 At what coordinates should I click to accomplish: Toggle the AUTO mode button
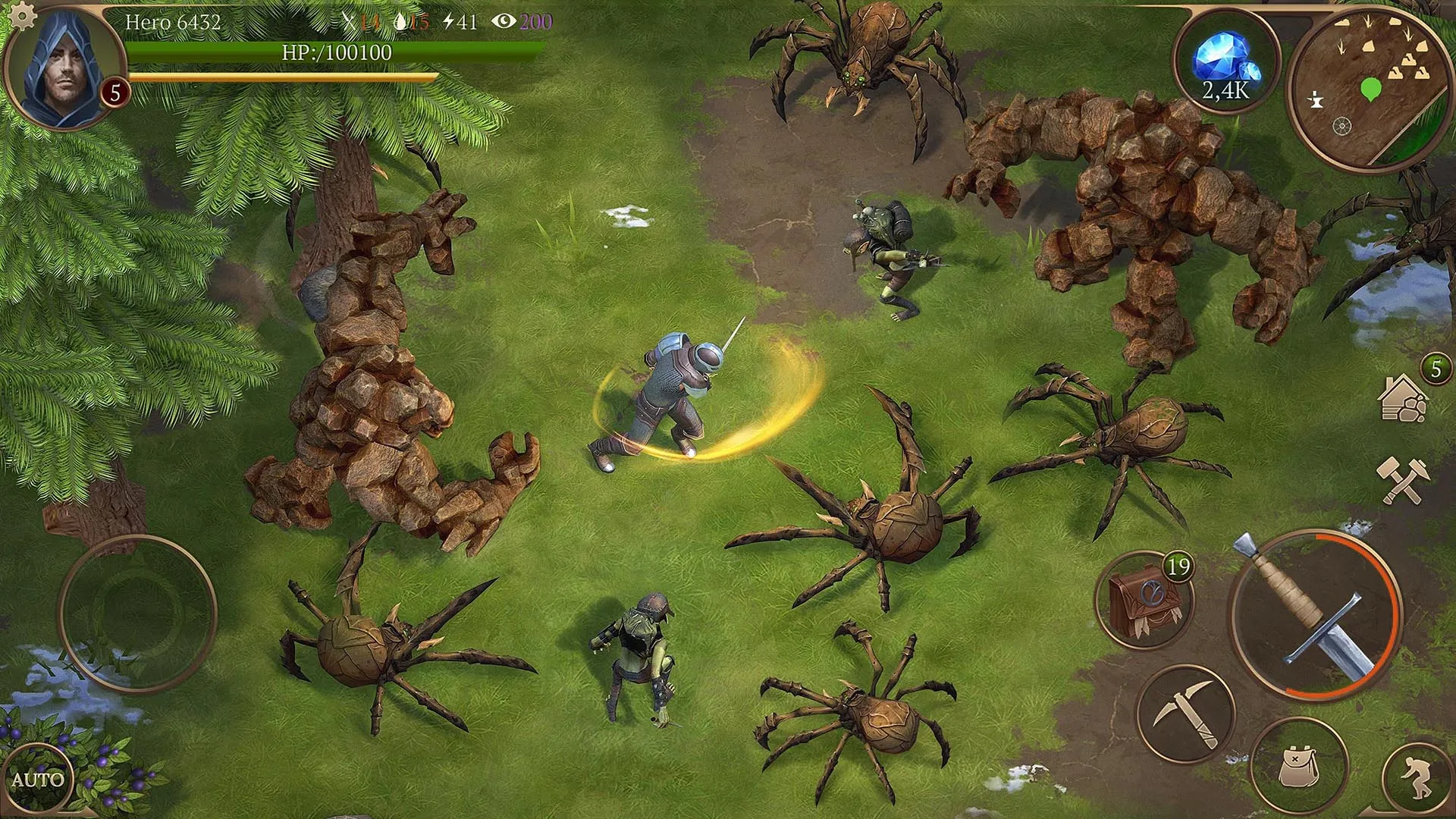click(x=36, y=780)
